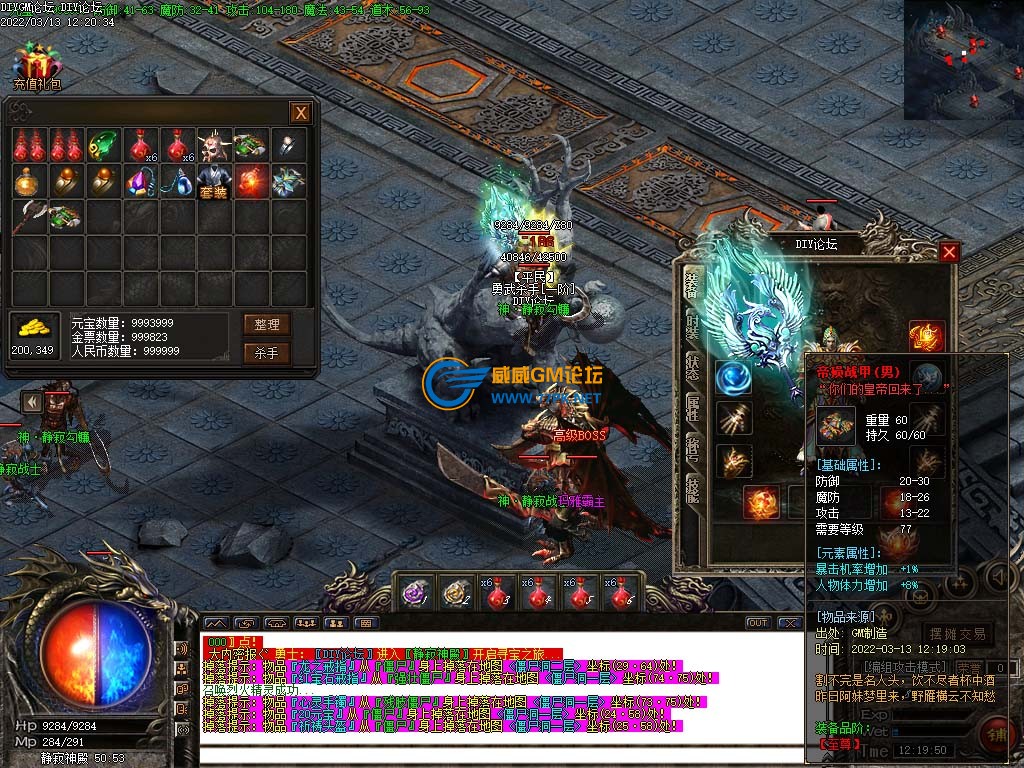Click the gold ingots currency icon
The image size is (1024, 768).
click(35, 328)
